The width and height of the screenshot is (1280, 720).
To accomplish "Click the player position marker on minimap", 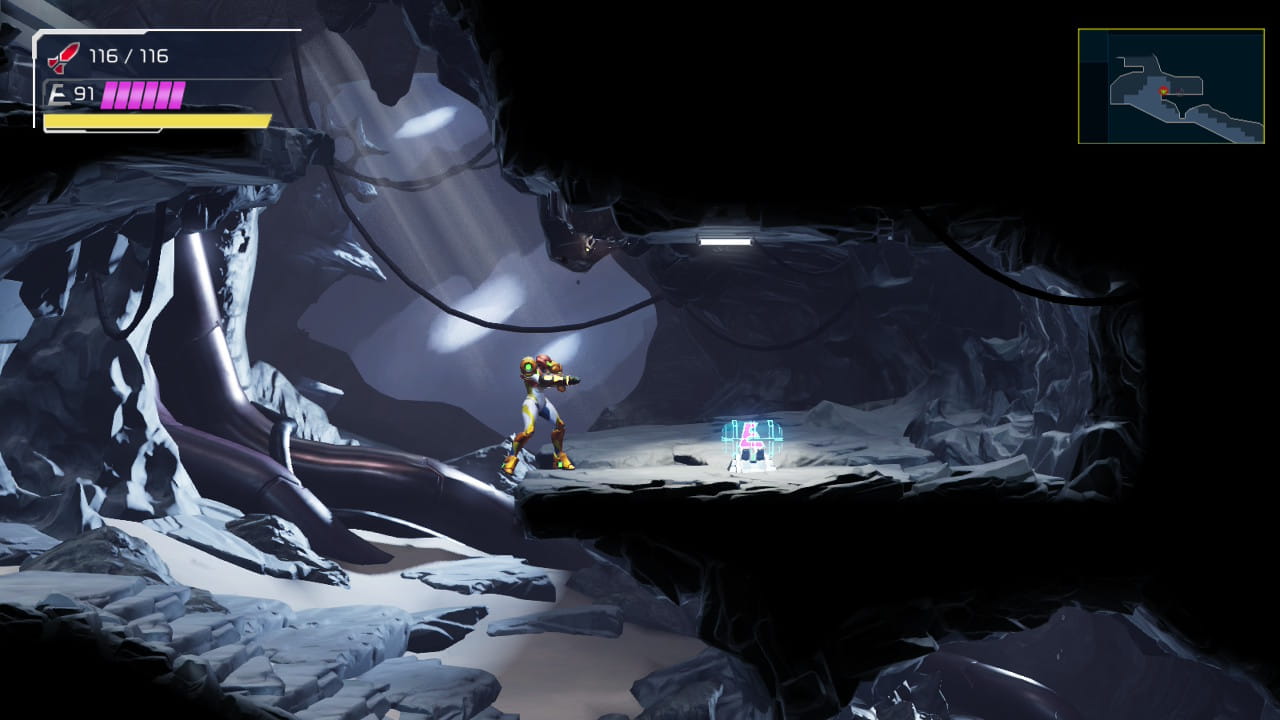I will click(1163, 91).
